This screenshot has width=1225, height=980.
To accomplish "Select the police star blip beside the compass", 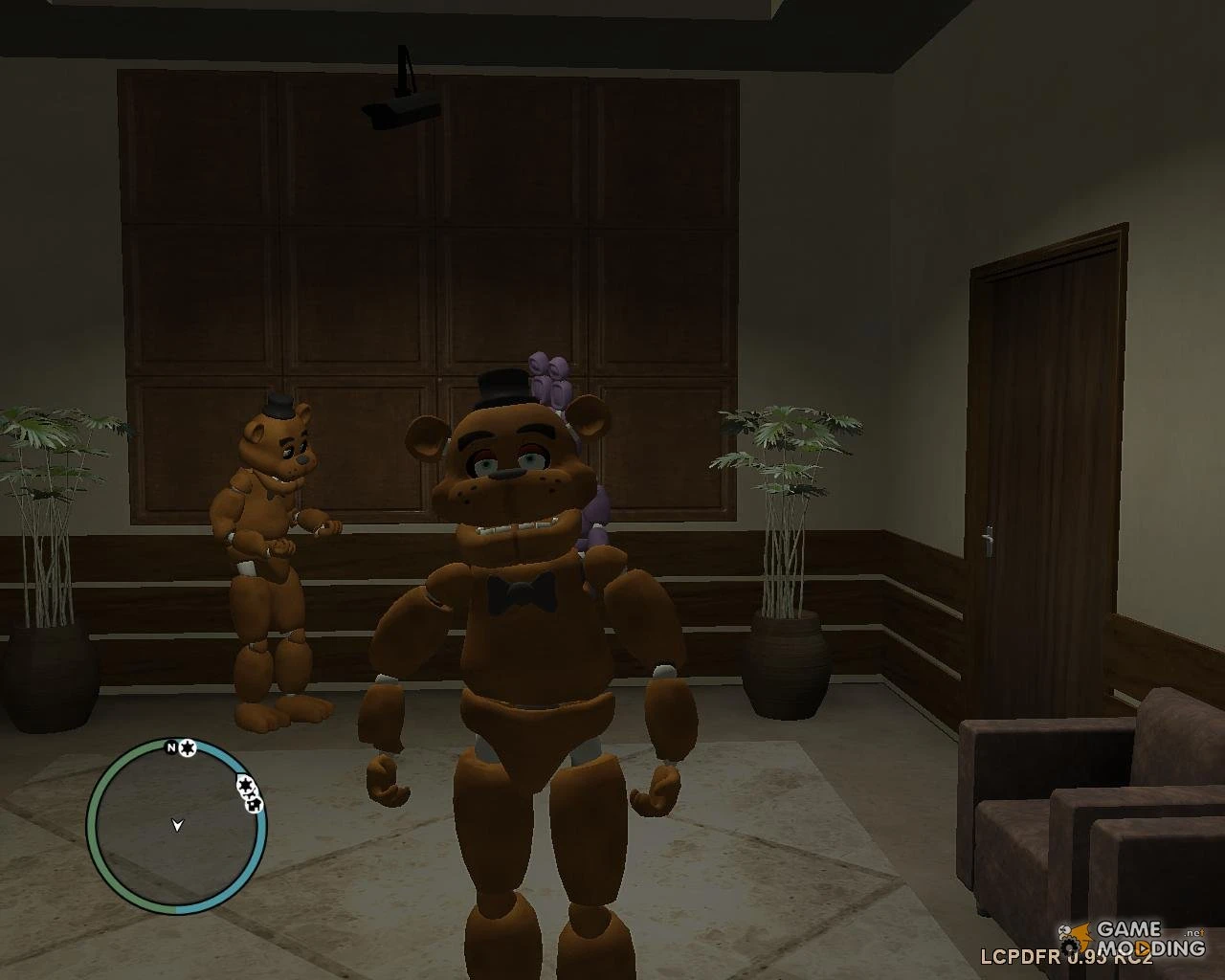I will [x=188, y=748].
